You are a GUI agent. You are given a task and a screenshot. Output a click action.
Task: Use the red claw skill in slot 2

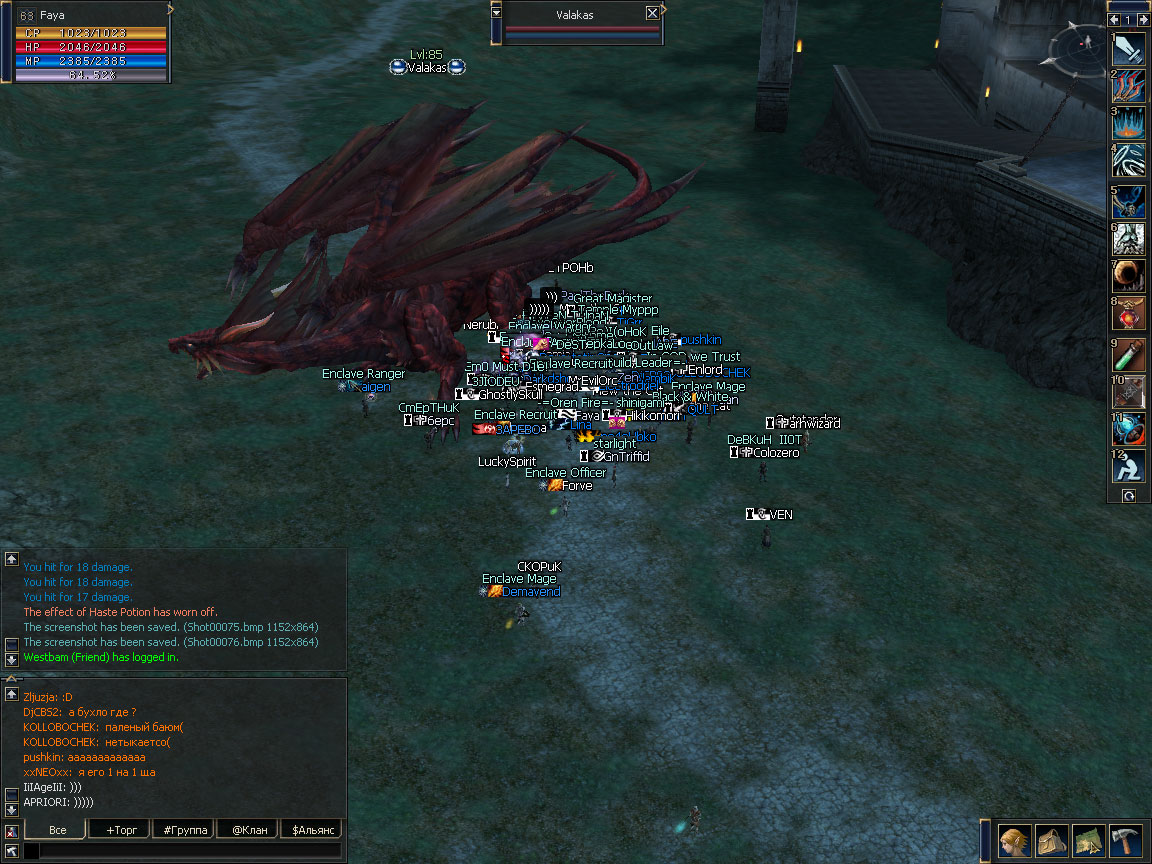[x=1130, y=86]
